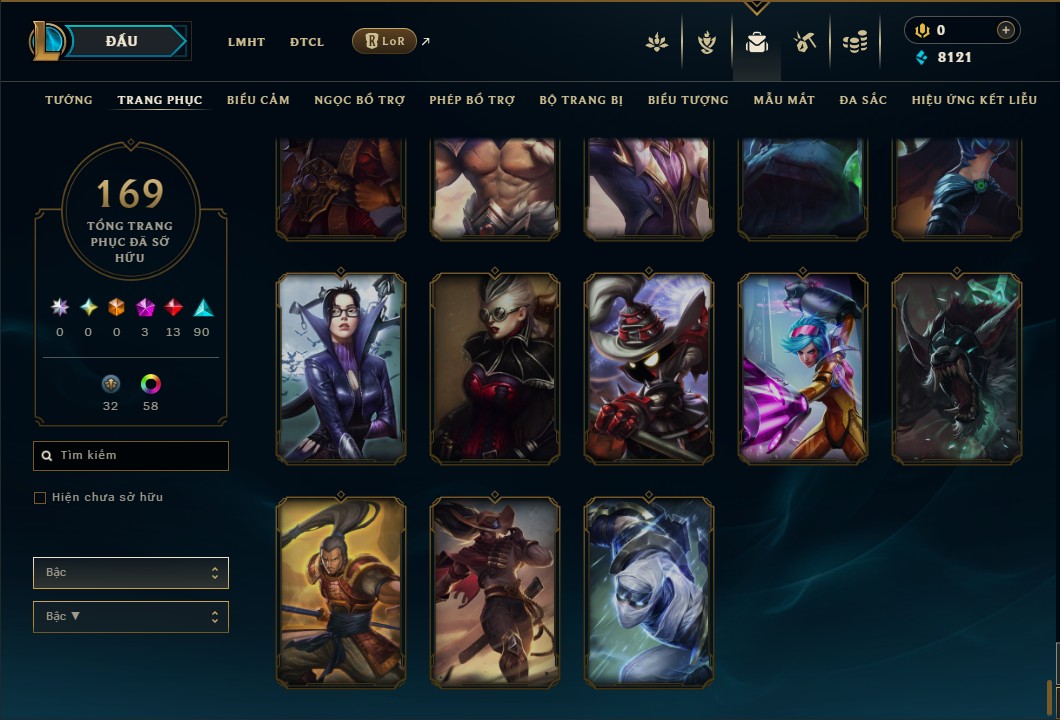The image size is (1060, 720).
Task: Open the NGỌC BỔ TRỢ tab
Action: 359,100
